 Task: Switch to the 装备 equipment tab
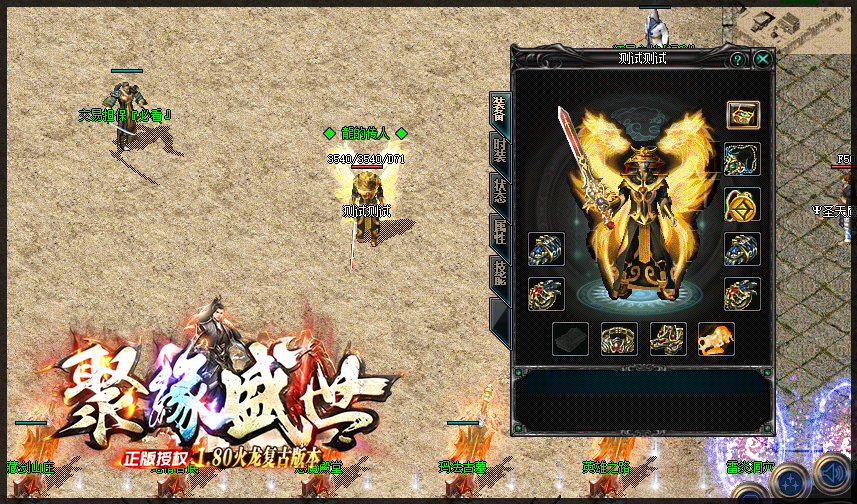click(x=498, y=111)
